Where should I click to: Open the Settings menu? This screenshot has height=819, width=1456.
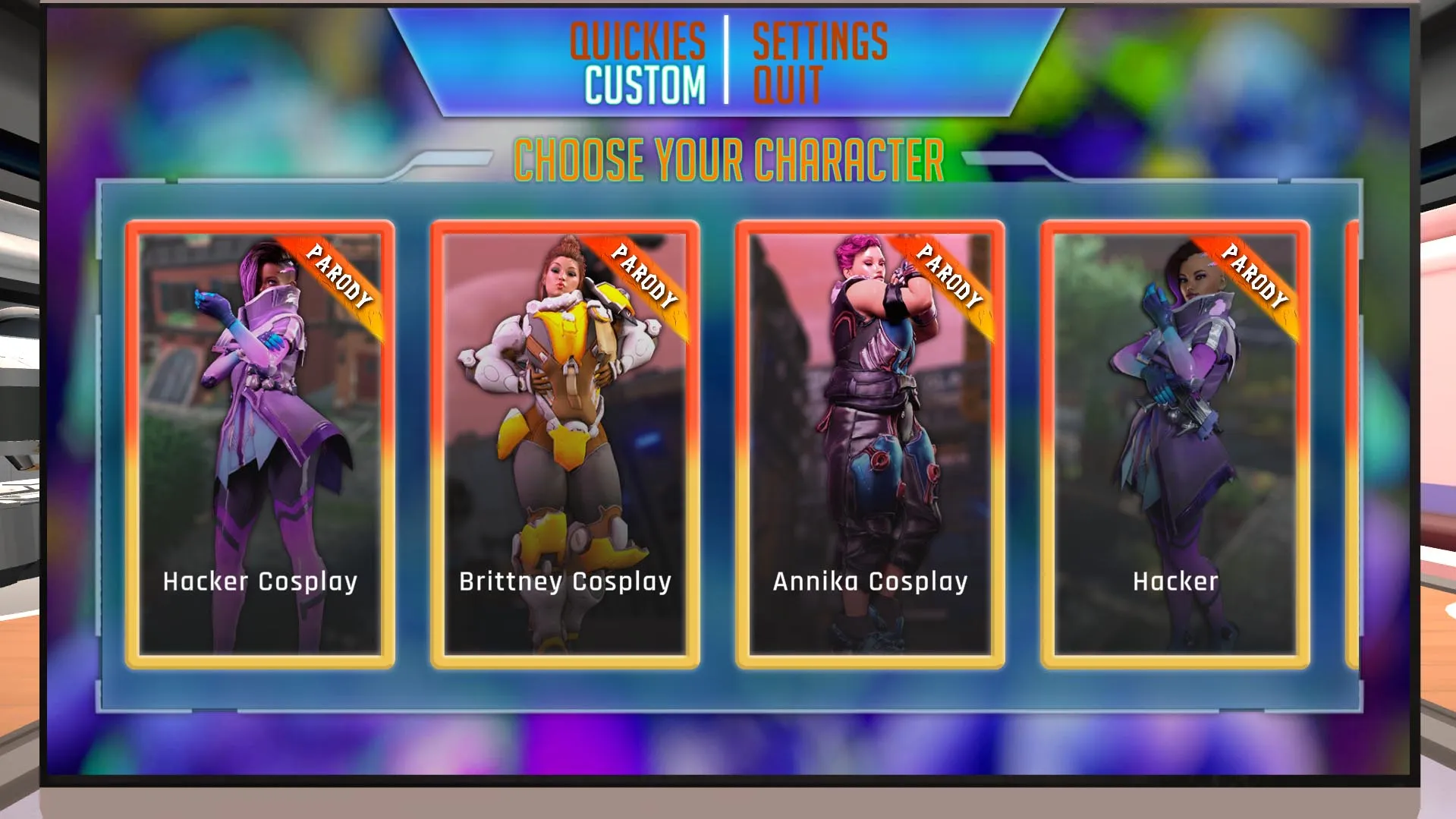pos(819,40)
